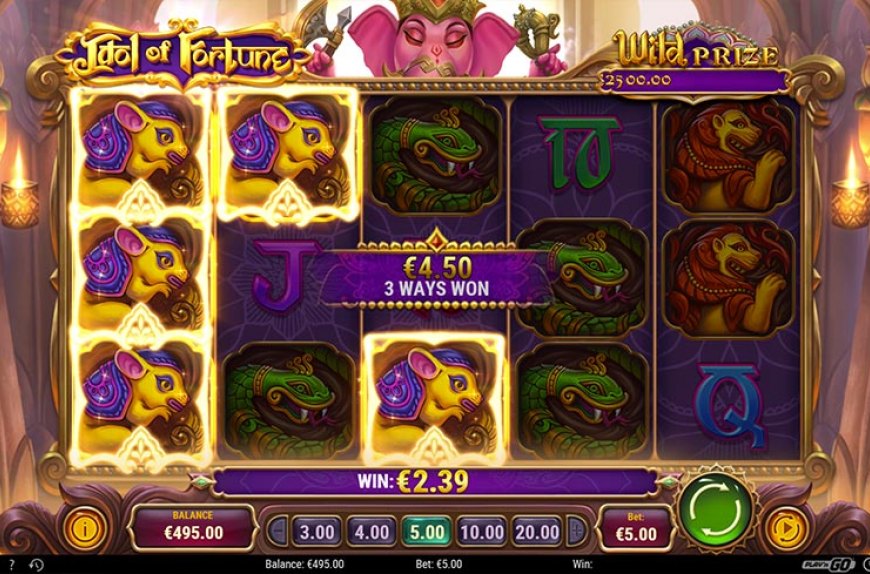The image size is (870, 574).
Task: Open the paytable info button
Action: [83, 527]
